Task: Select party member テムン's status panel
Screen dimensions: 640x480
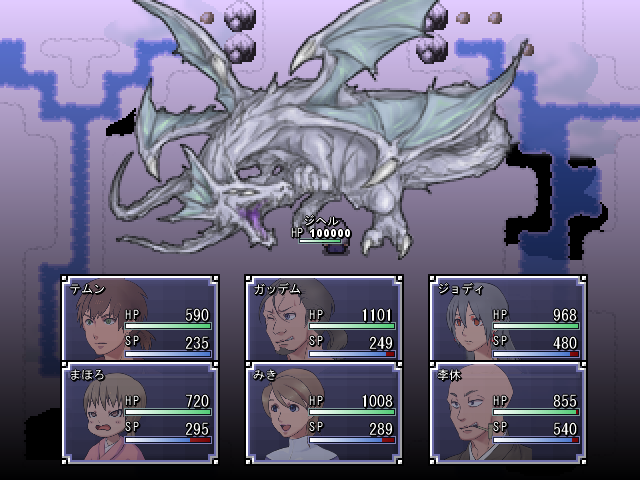Action: 139,319
